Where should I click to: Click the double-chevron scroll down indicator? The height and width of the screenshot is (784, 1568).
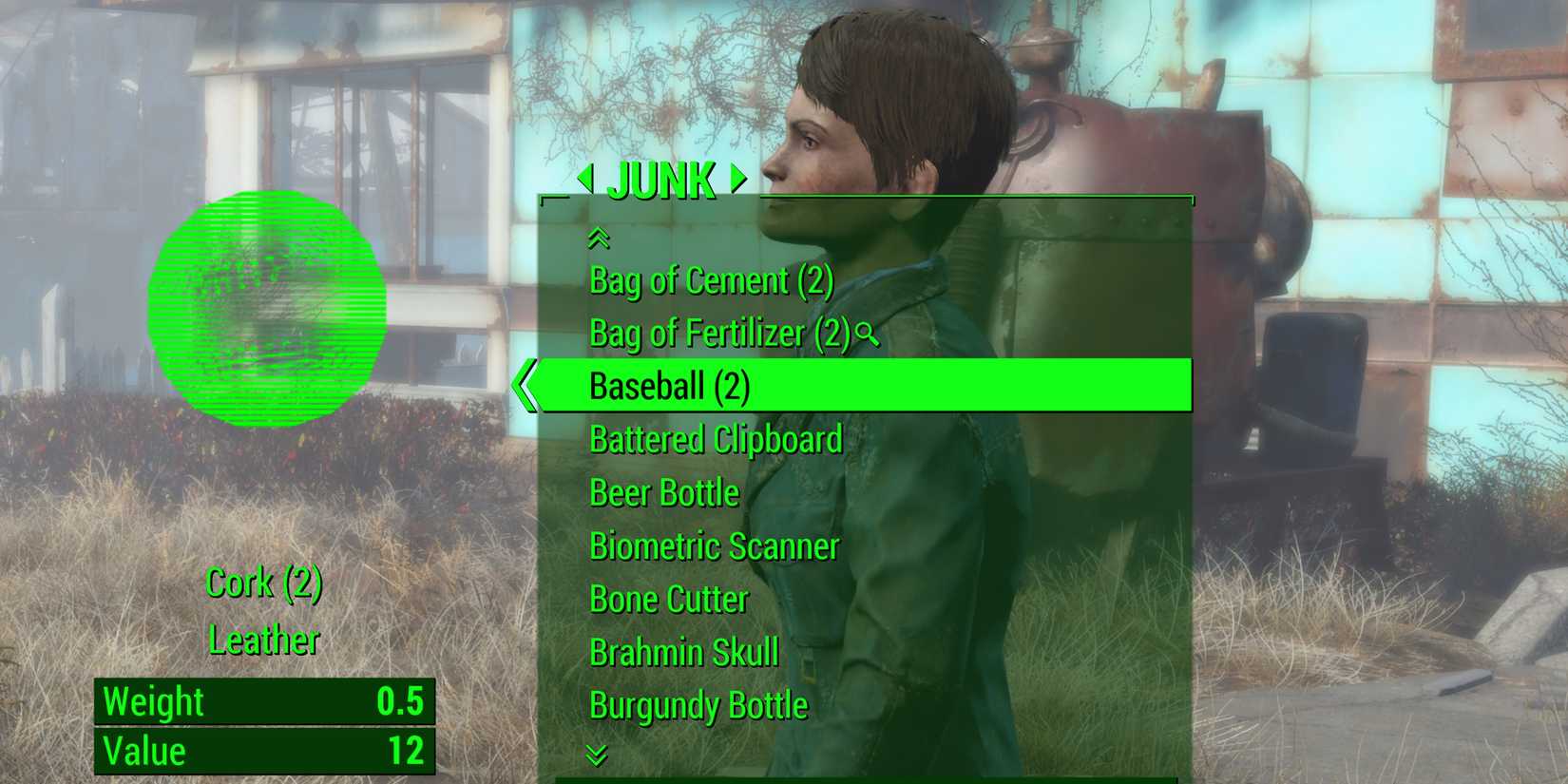(x=597, y=755)
